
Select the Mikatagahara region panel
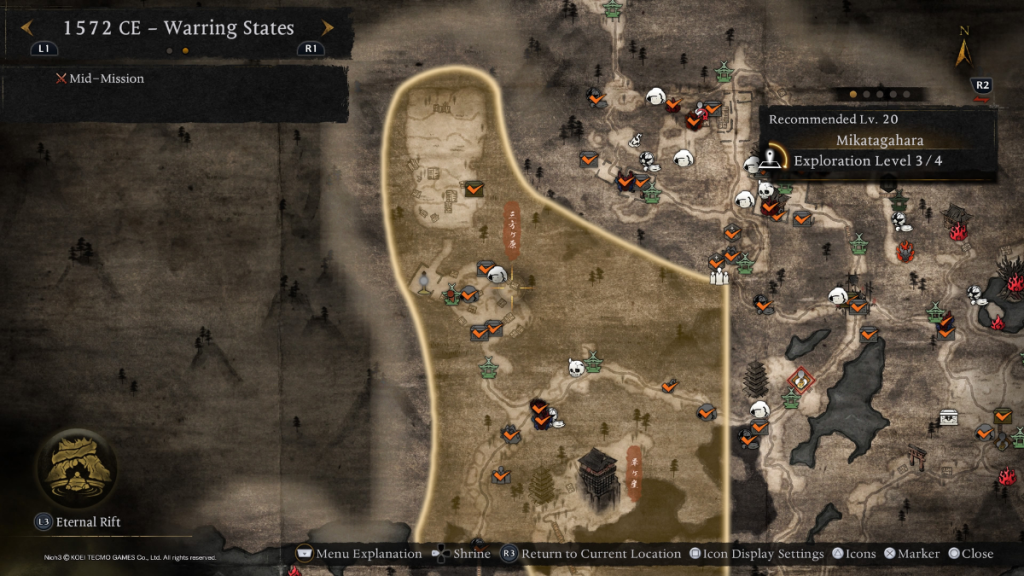click(880, 142)
